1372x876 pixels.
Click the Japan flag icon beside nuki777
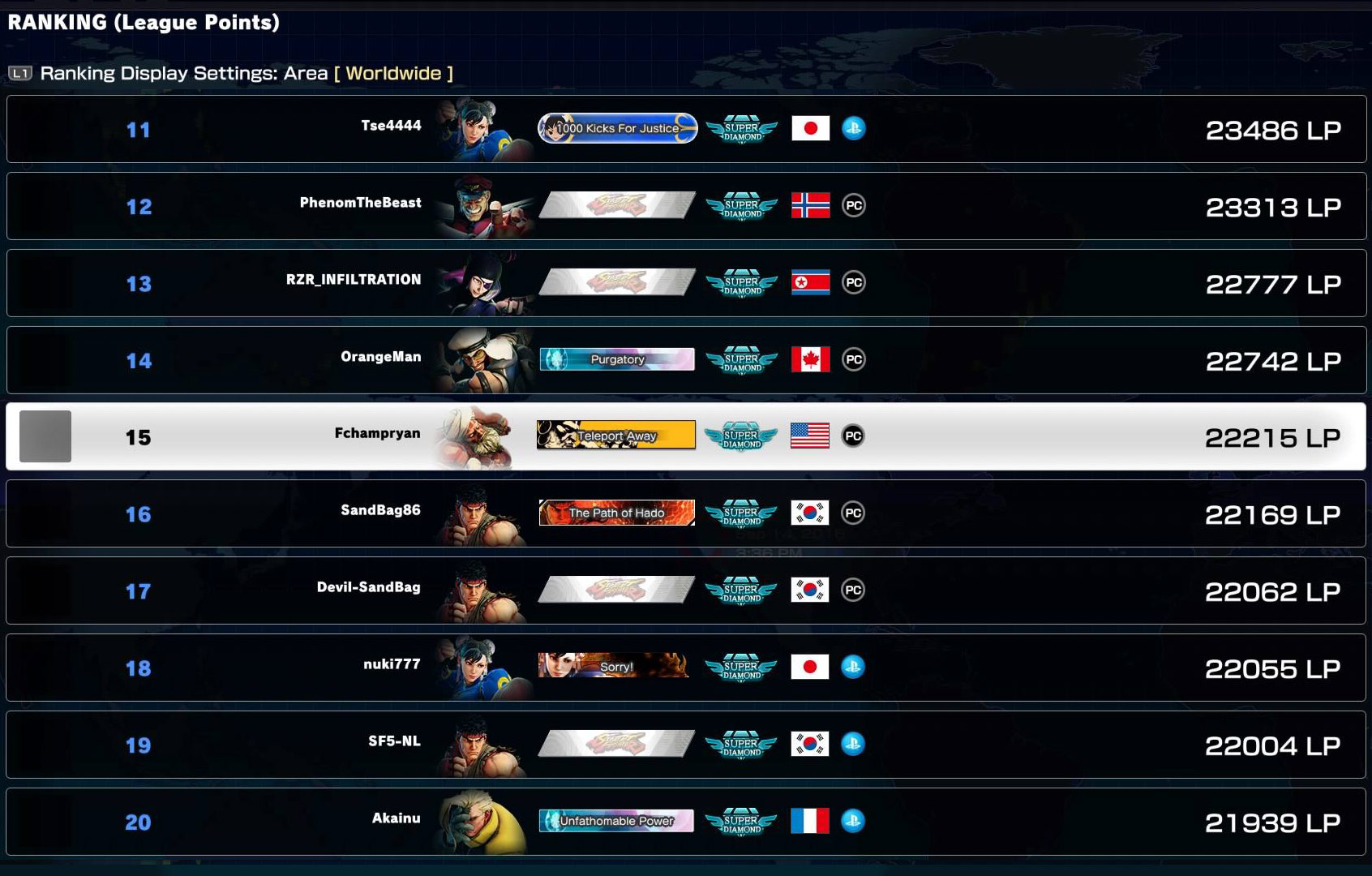click(x=808, y=667)
